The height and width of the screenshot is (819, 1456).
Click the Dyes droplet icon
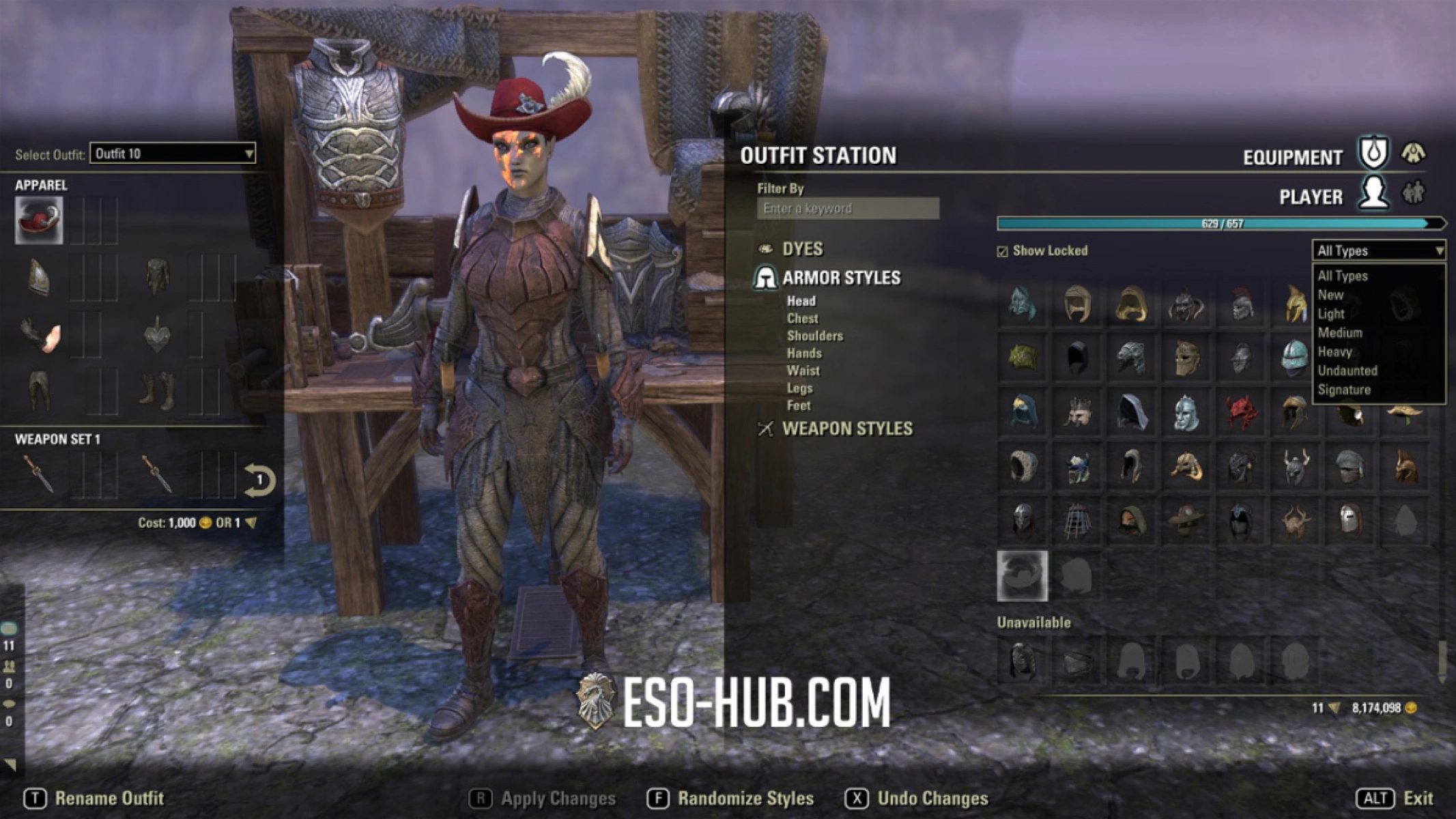767,249
